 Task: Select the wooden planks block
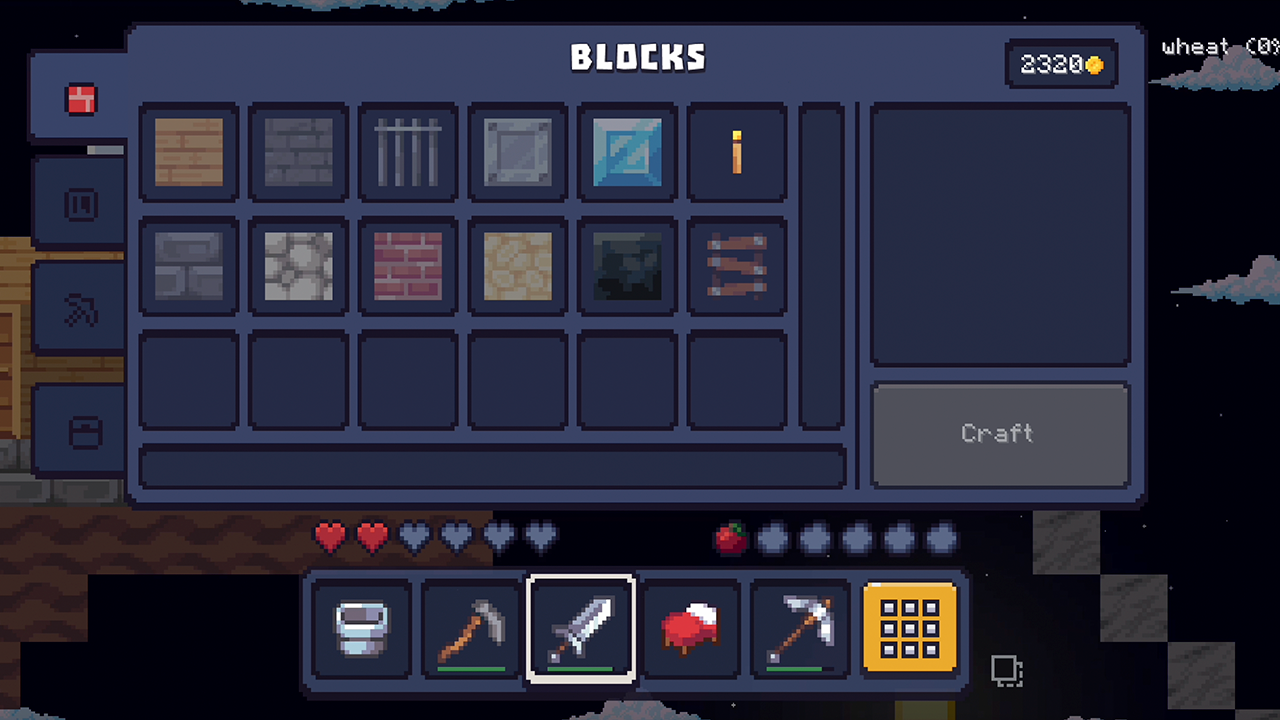coord(188,154)
